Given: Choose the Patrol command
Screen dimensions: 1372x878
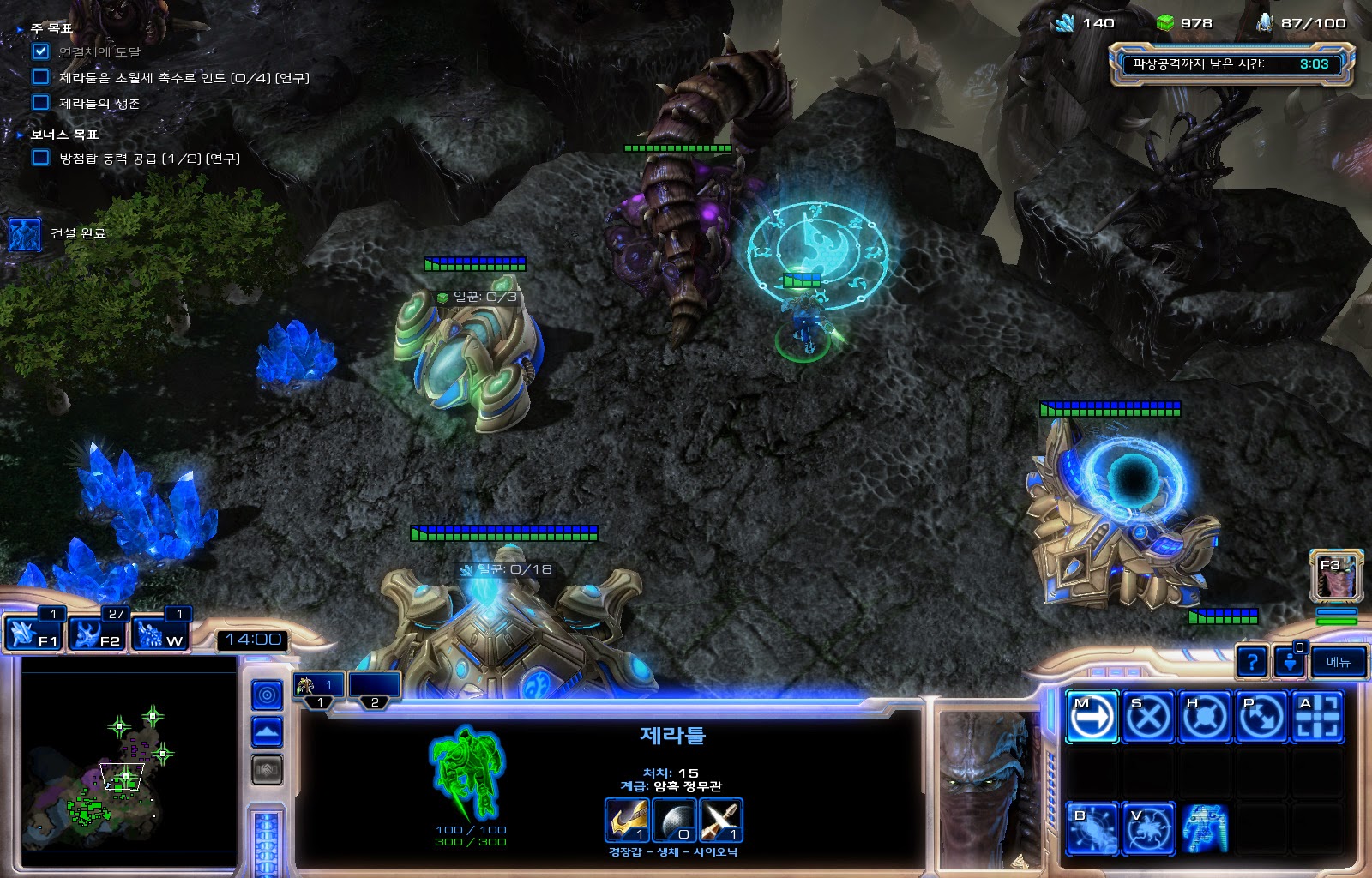Looking at the screenshot, I should (1261, 716).
